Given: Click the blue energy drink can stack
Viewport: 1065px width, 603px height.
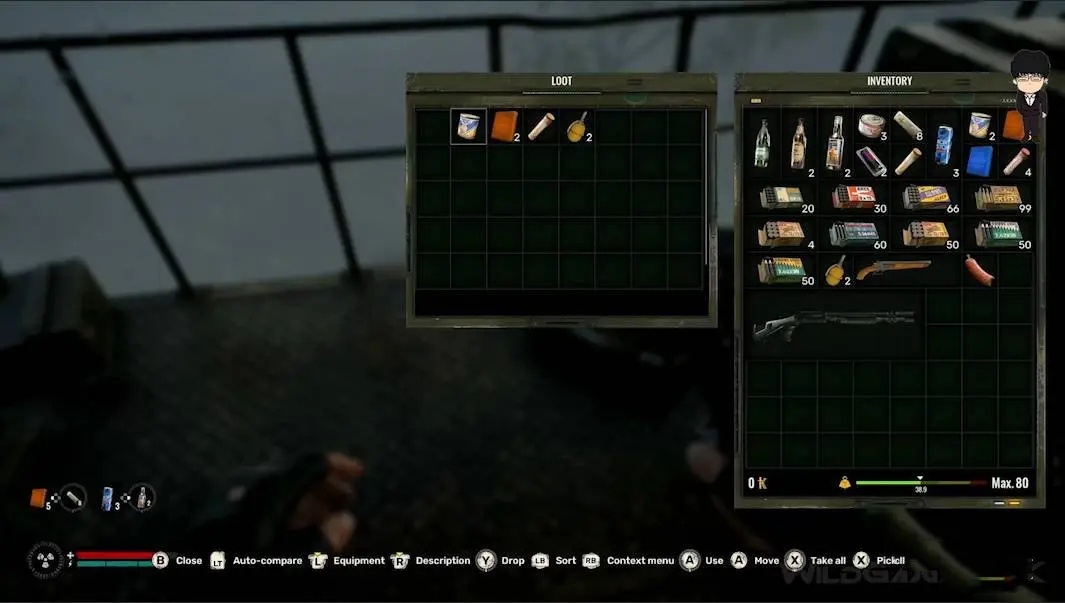Looking at the screenshot, I should click(x=944, y=144).
